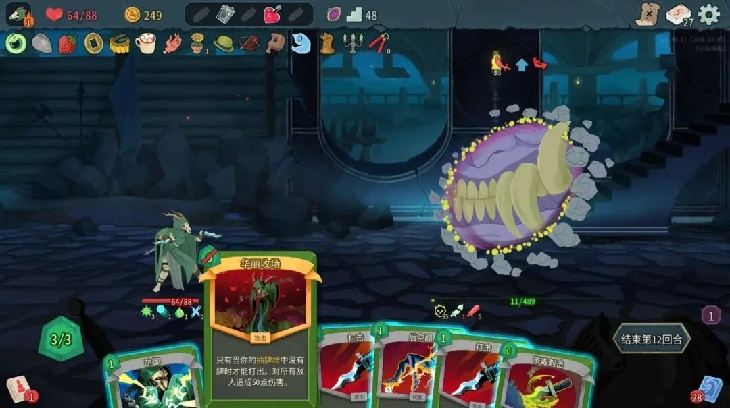The image size is (730, 408).
Task: Open the settings gear menu
Action: coord(709,14)
